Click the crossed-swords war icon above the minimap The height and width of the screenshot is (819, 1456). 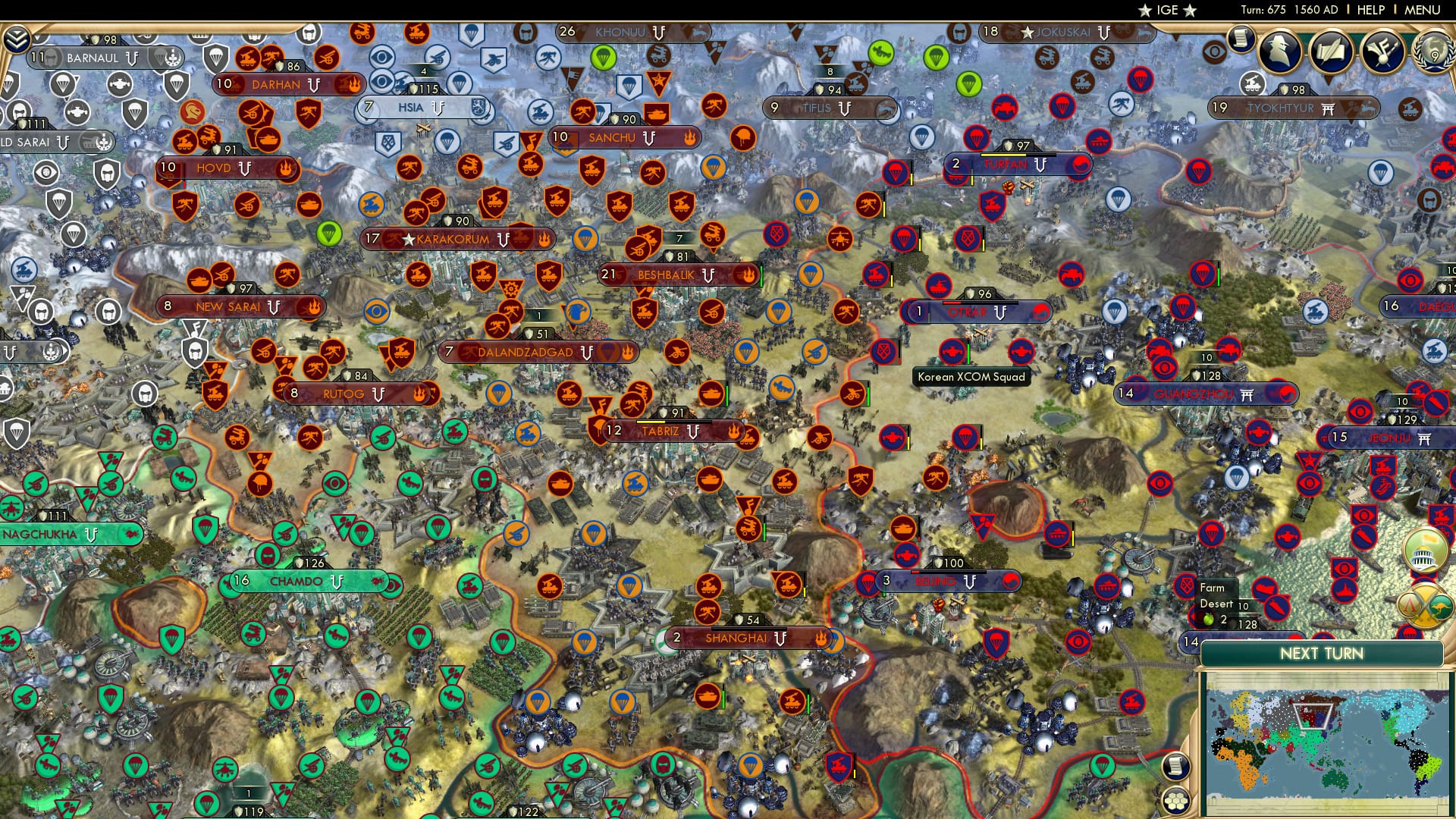1425,606
